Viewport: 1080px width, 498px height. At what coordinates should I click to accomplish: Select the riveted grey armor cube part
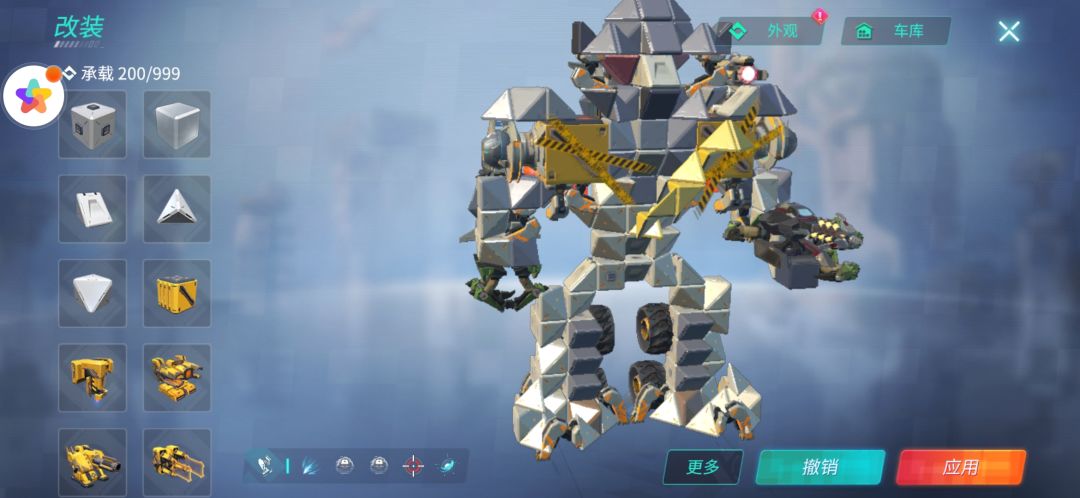(x=92, y=124)
